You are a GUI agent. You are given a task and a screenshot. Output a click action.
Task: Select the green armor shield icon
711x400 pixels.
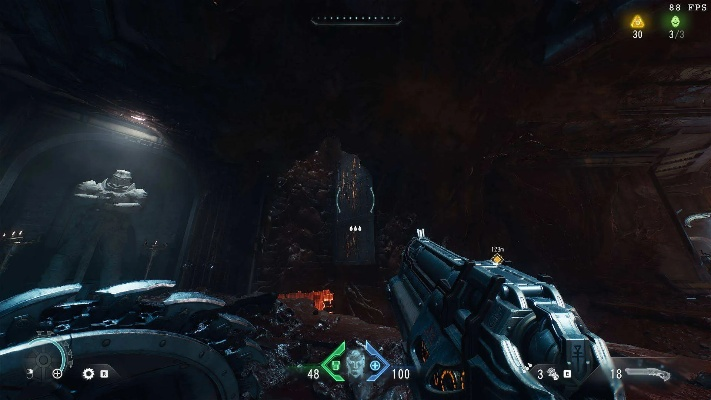coord(335,366)
